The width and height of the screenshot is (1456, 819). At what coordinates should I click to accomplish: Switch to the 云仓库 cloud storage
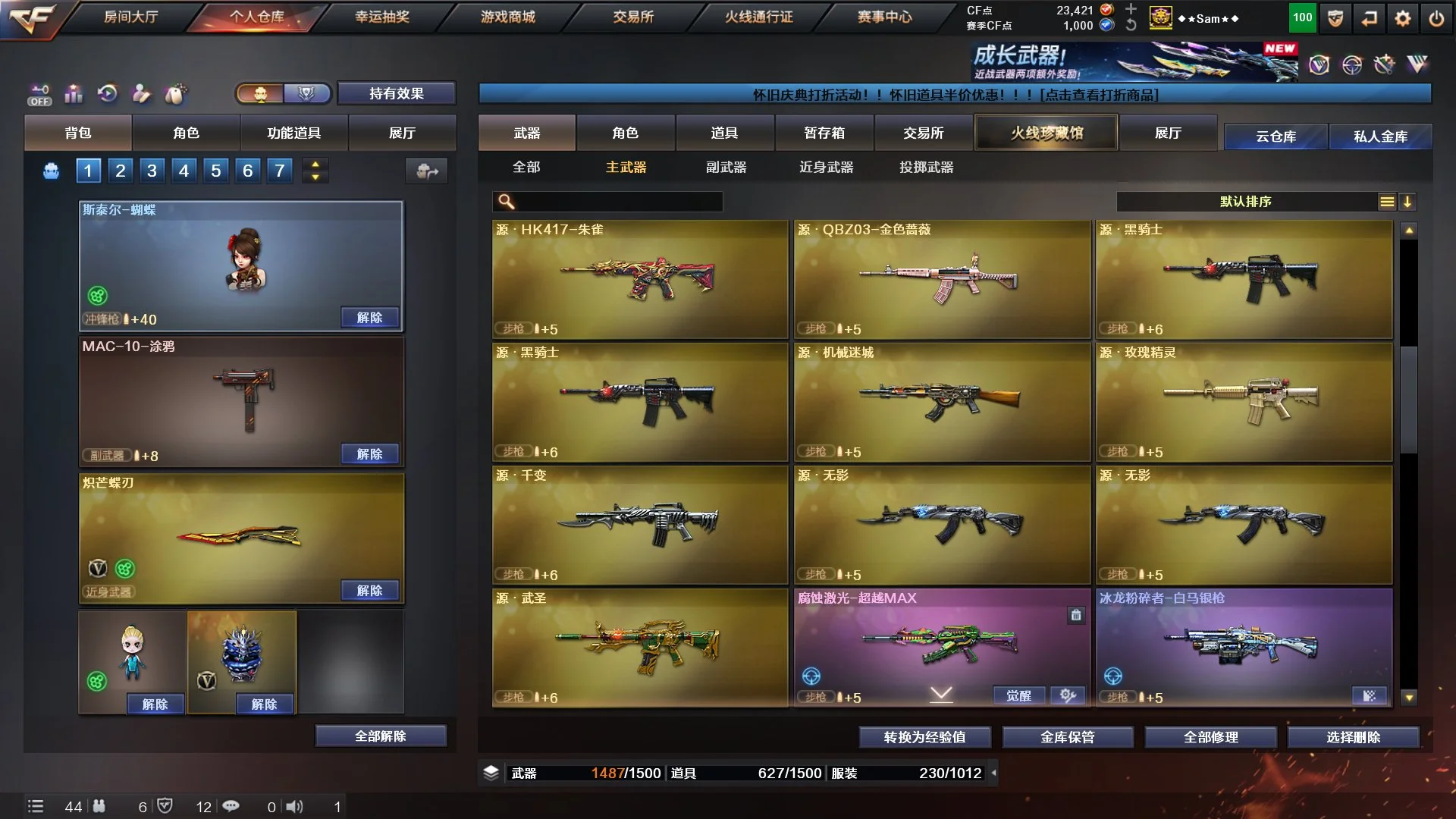(x=1276, y=136)
